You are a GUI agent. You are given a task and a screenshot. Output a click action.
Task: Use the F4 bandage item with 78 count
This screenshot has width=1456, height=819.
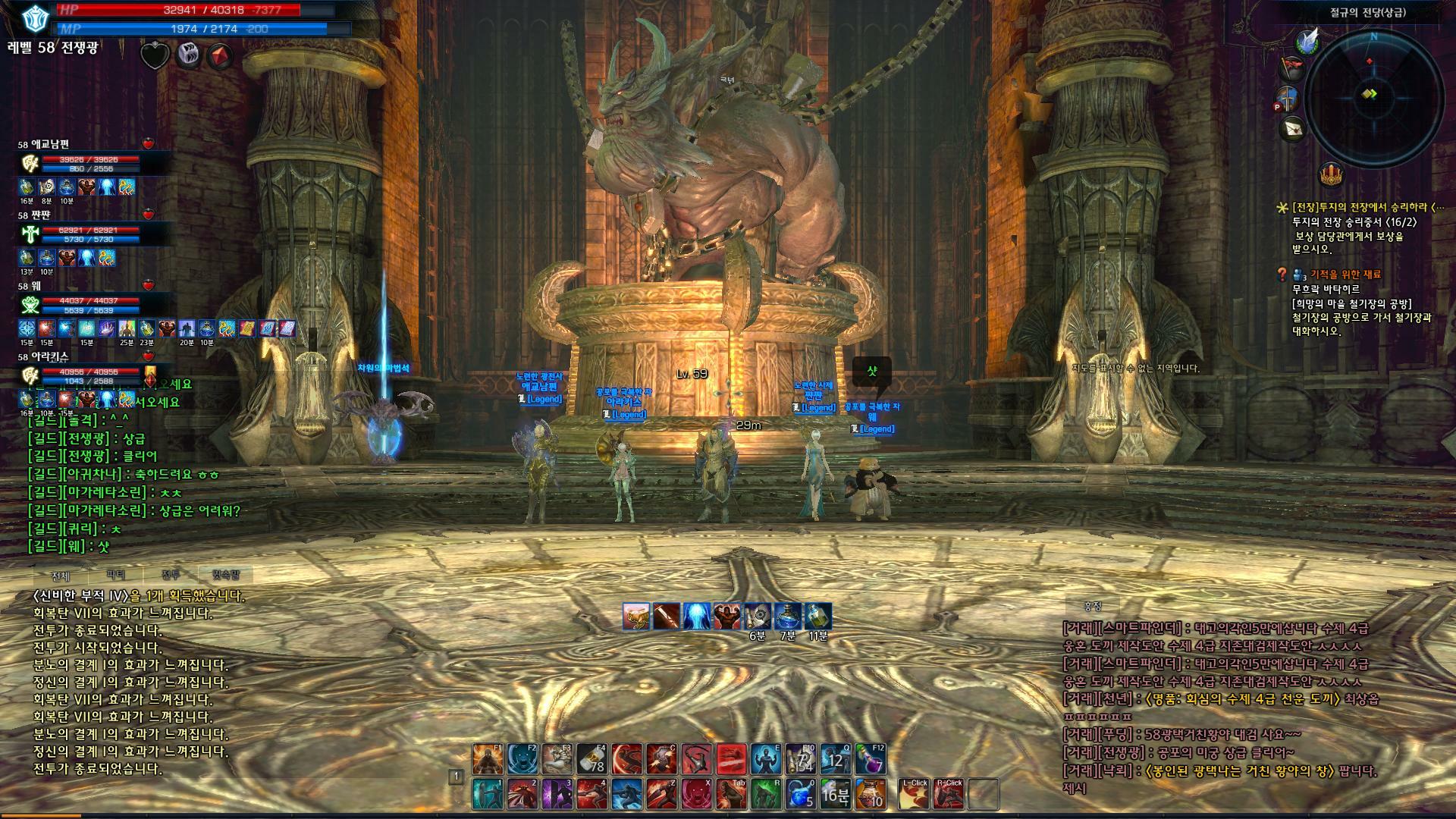[x=591, y=758]
